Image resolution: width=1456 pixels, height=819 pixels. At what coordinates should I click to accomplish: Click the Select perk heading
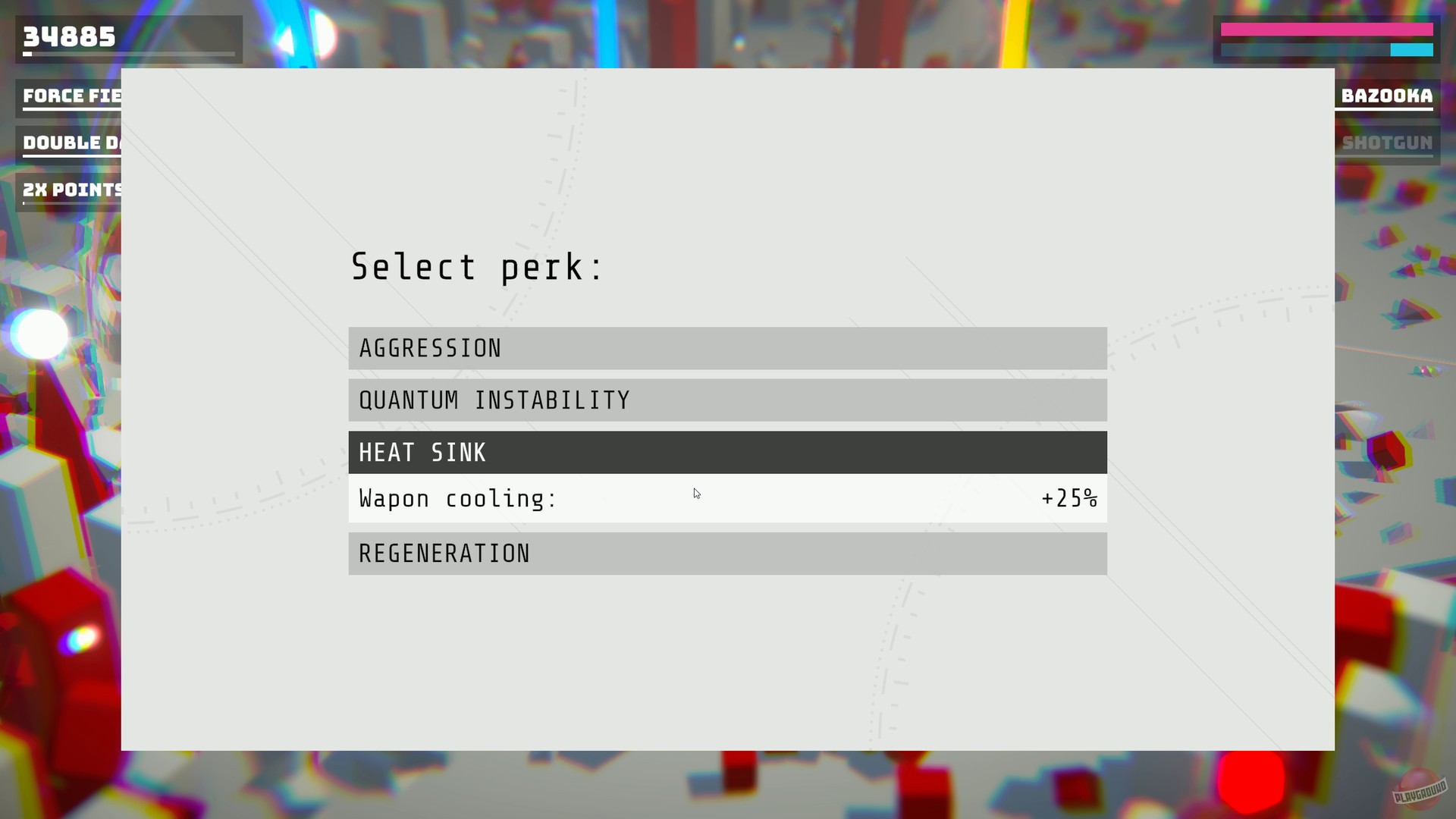(x=476, y=267)
